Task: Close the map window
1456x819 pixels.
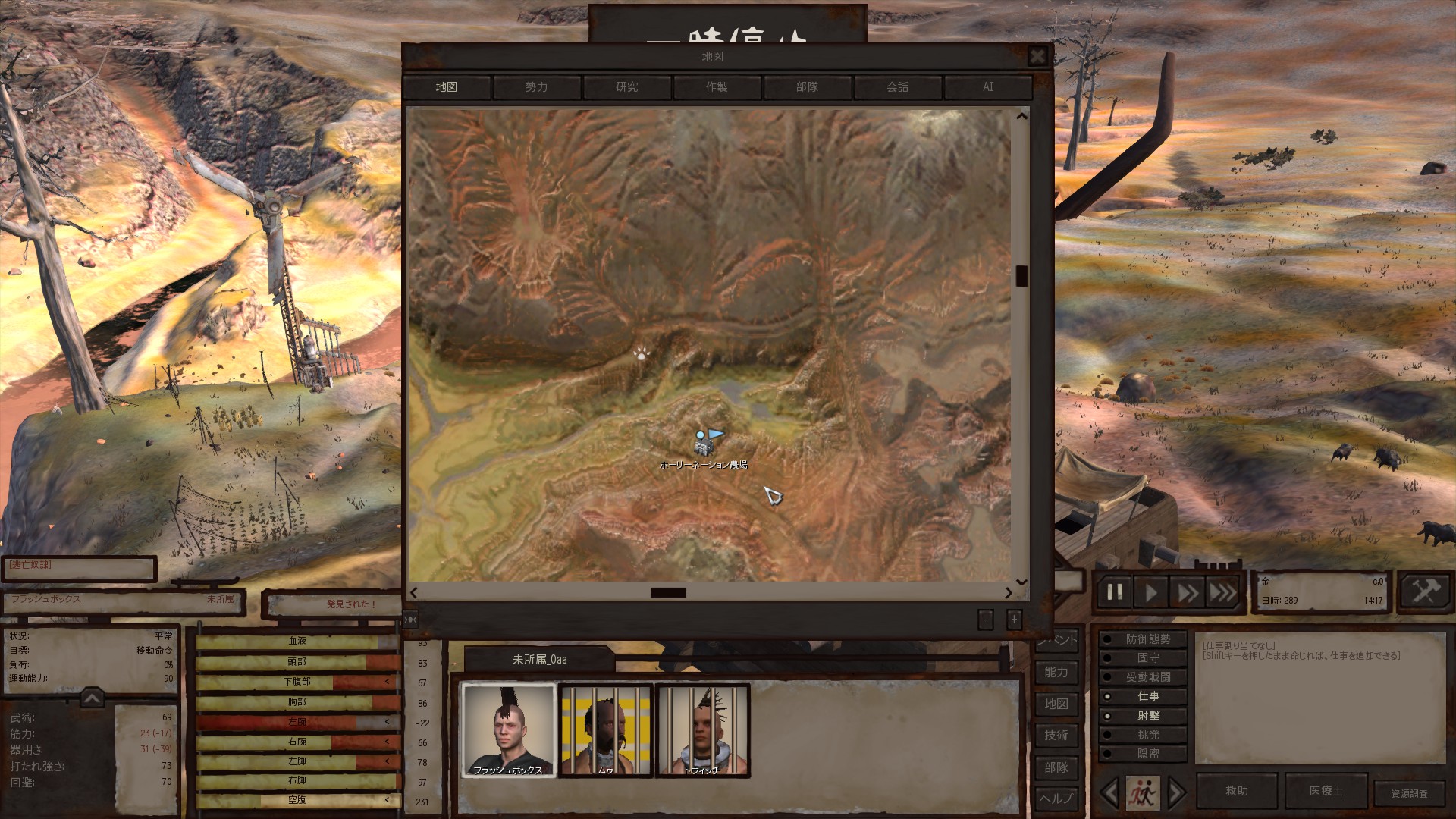Action: coord(1037,56)
